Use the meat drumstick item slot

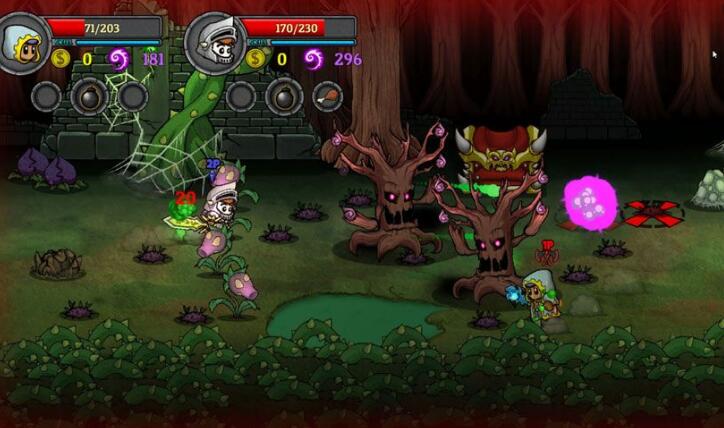[327, 97]
